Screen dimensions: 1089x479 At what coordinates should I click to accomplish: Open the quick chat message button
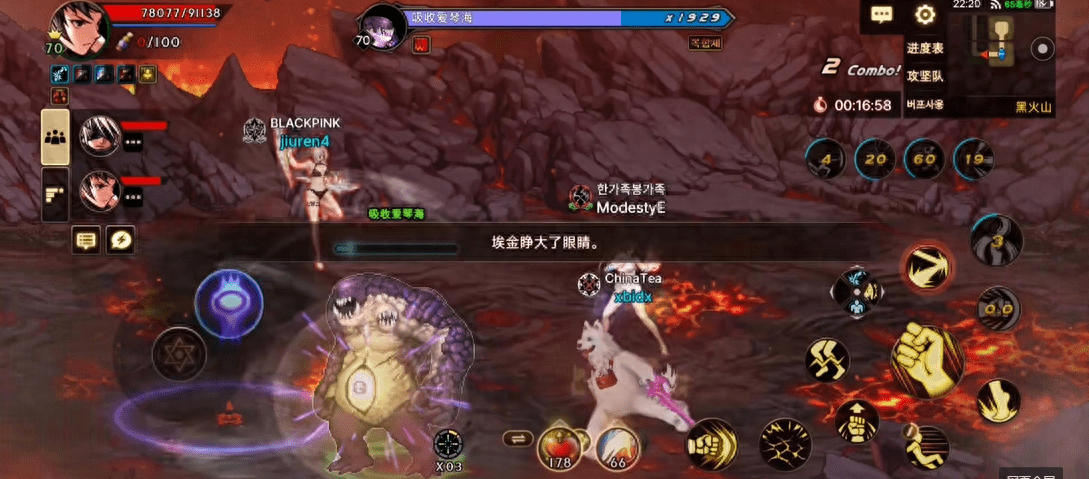pos(86,239)
